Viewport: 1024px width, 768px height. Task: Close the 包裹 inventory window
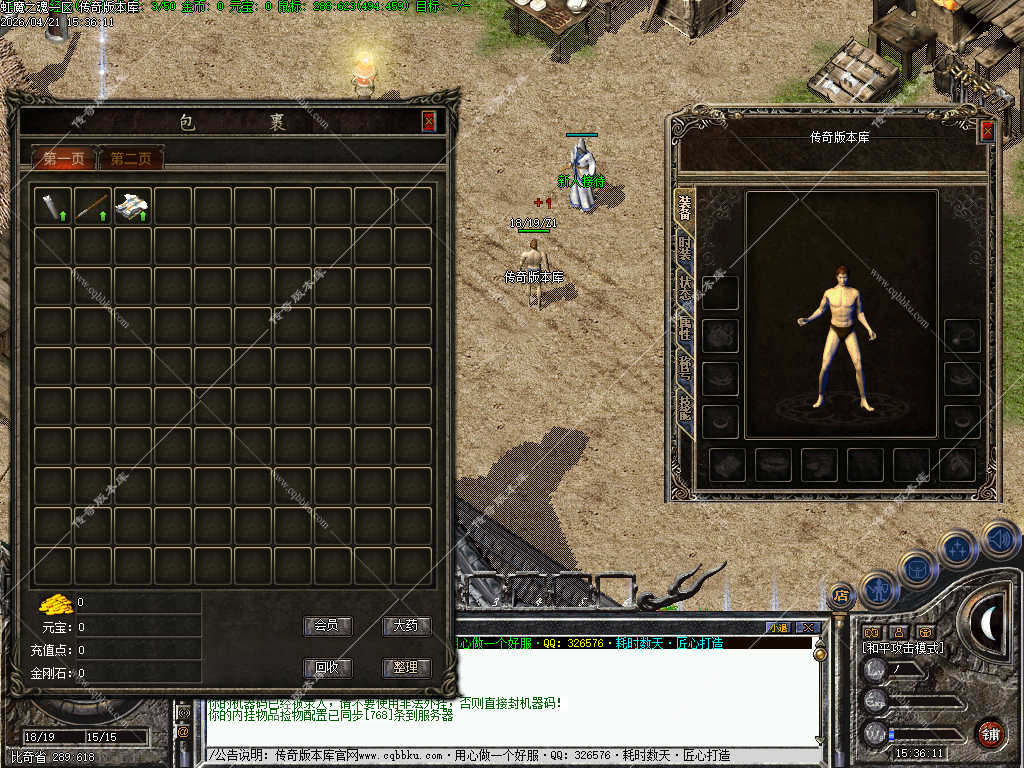(429, 121)
